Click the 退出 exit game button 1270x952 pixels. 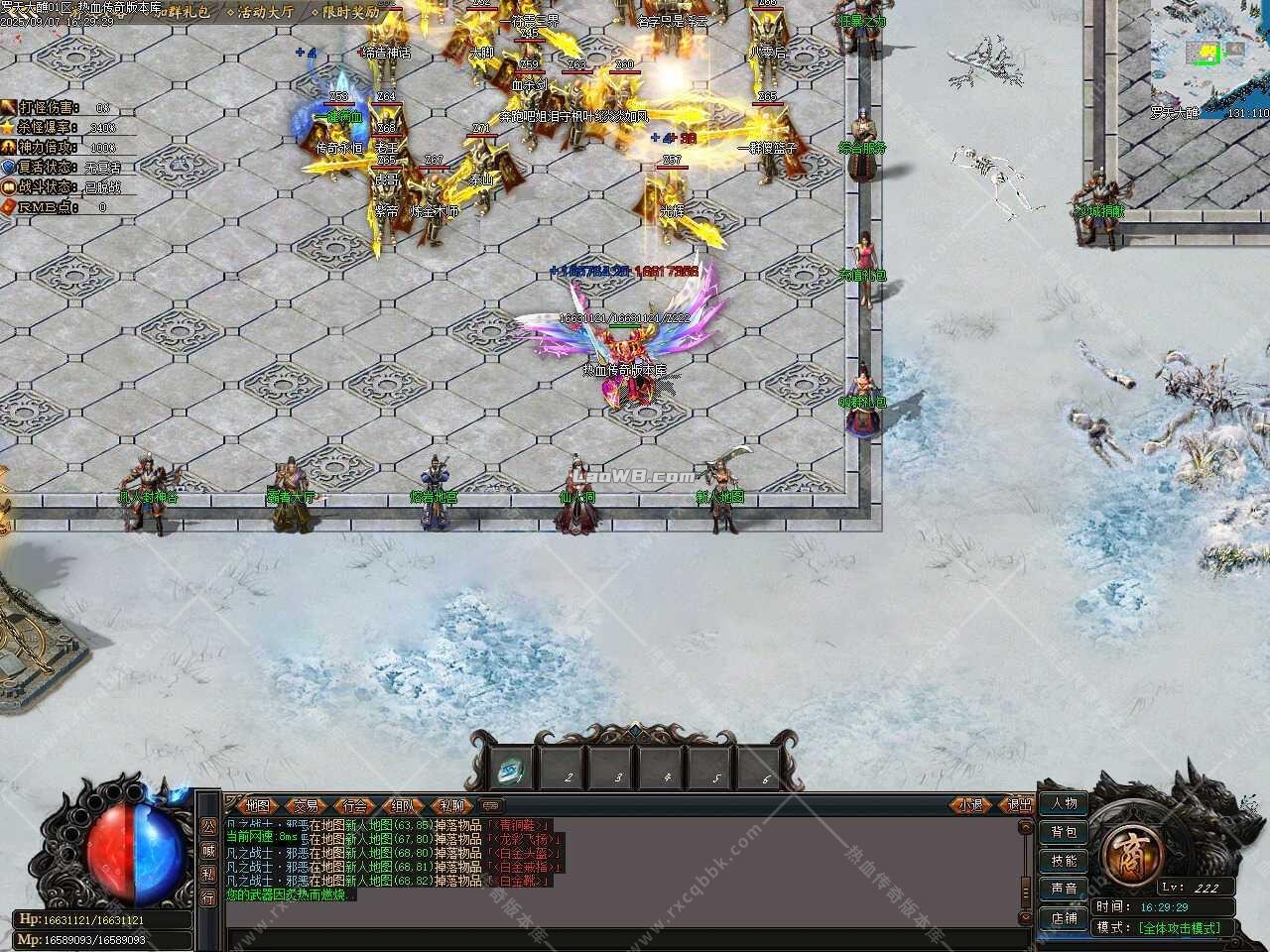pos(1019,805)
